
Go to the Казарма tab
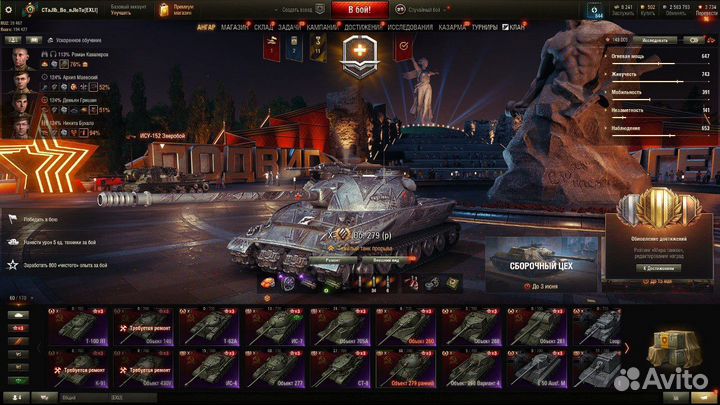click(x=451, y=28)
